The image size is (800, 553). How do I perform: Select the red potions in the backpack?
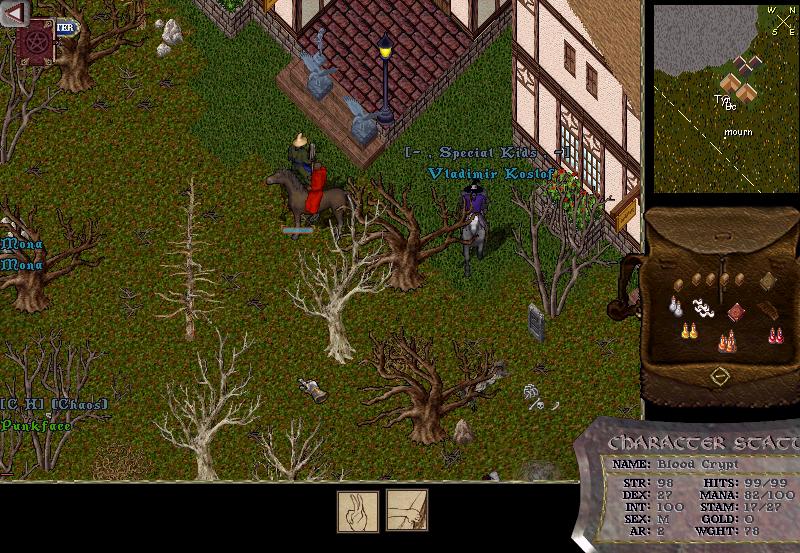tap(775, 335)
